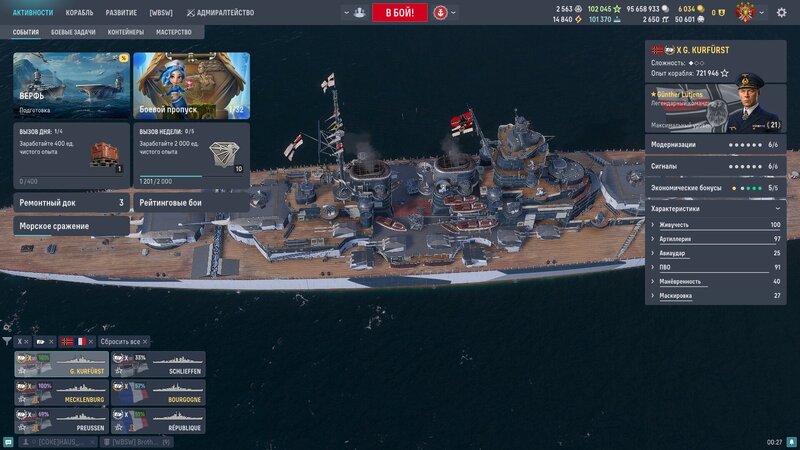This screenshot has height=450, width=800.
Task: Switch to the Развитие tab
Action: pyautogui.click(x=121, y=13)
